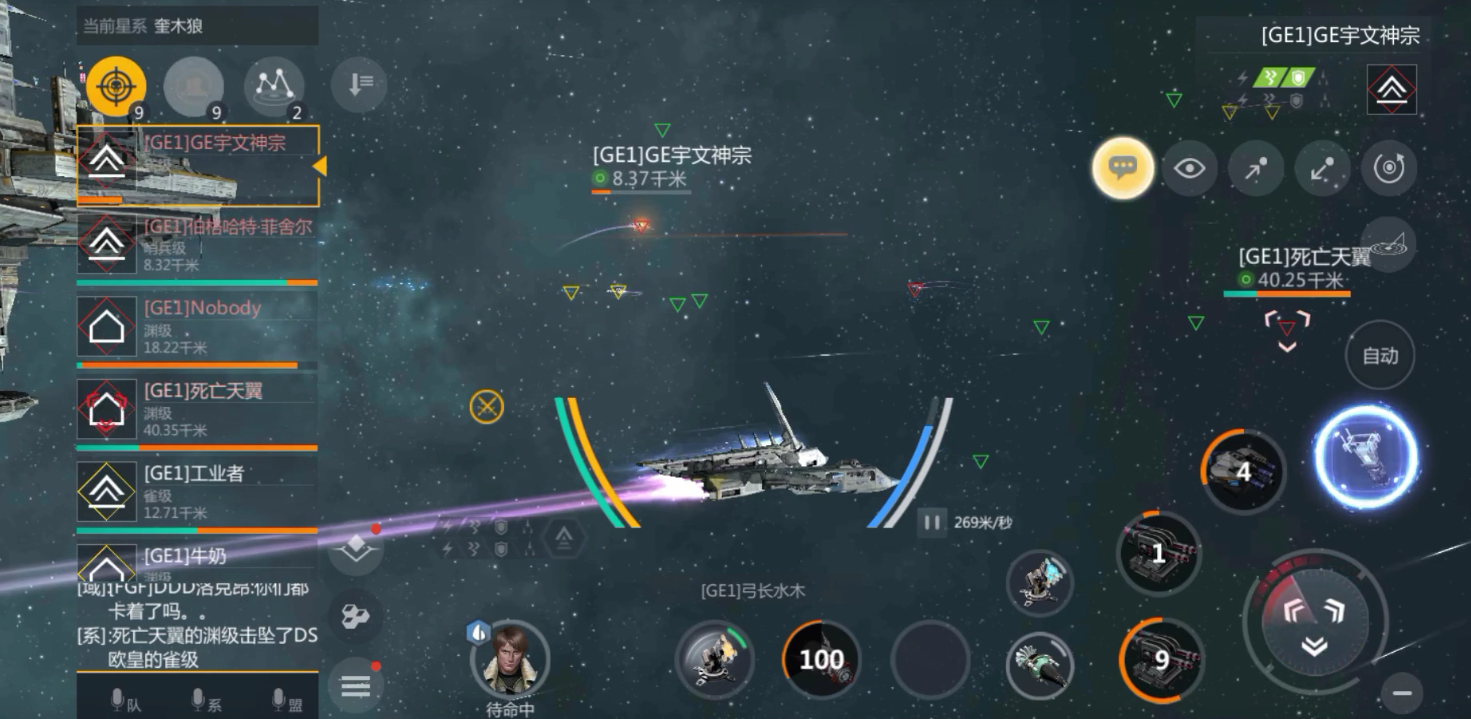Tap the eye look-at button
1471x719 pixels.
1189,168
